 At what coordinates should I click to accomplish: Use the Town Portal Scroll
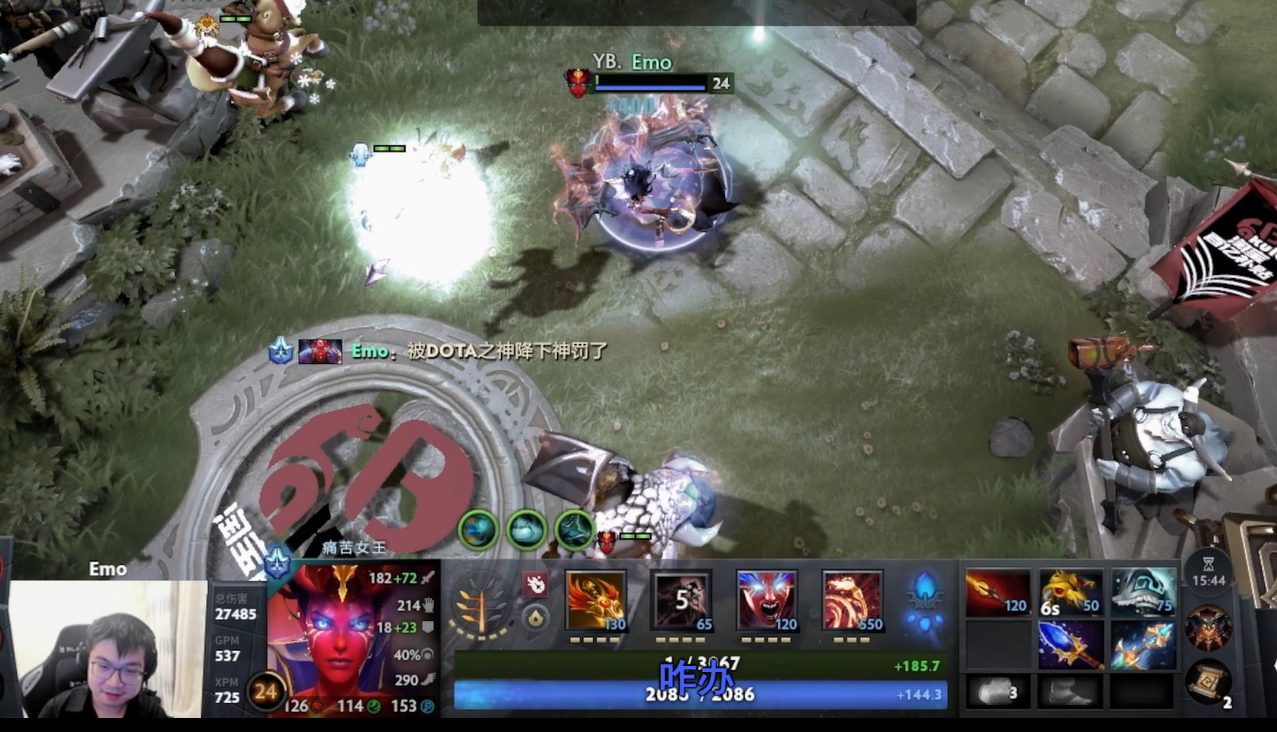point(1208,683)
